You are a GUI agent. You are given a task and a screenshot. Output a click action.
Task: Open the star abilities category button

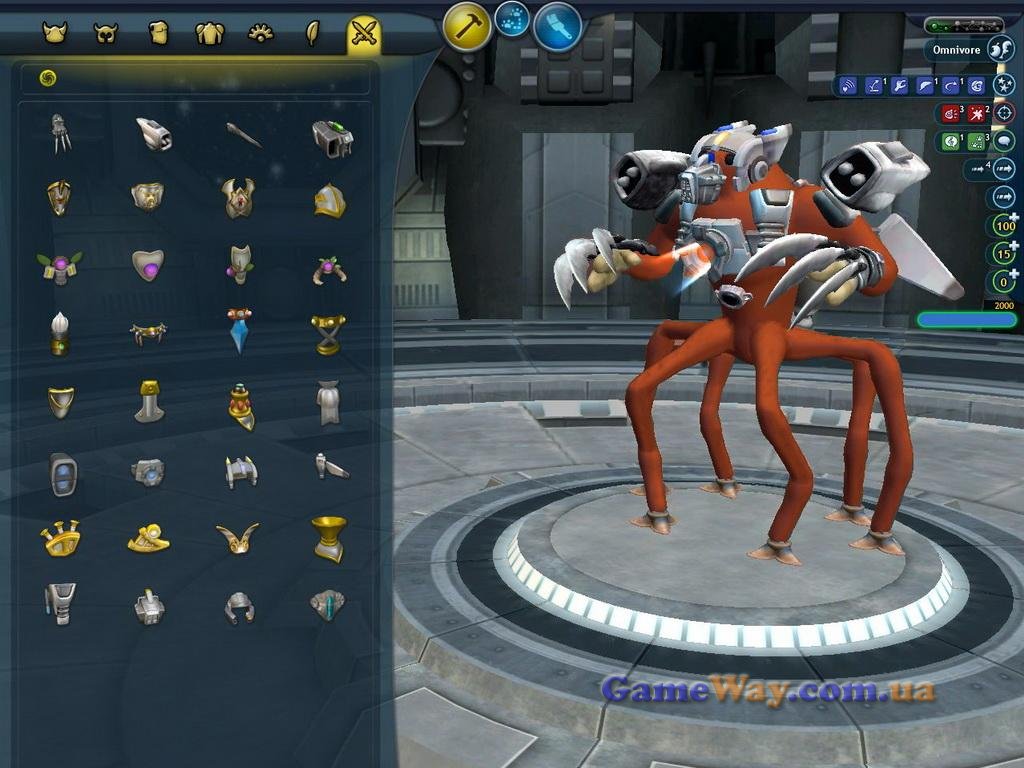click(x=1003, y=85)
